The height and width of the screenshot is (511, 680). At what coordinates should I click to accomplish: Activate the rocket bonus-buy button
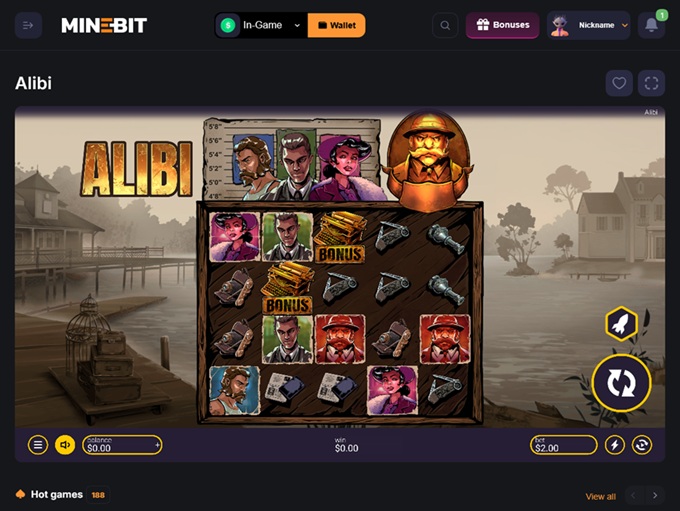point(621,324)
